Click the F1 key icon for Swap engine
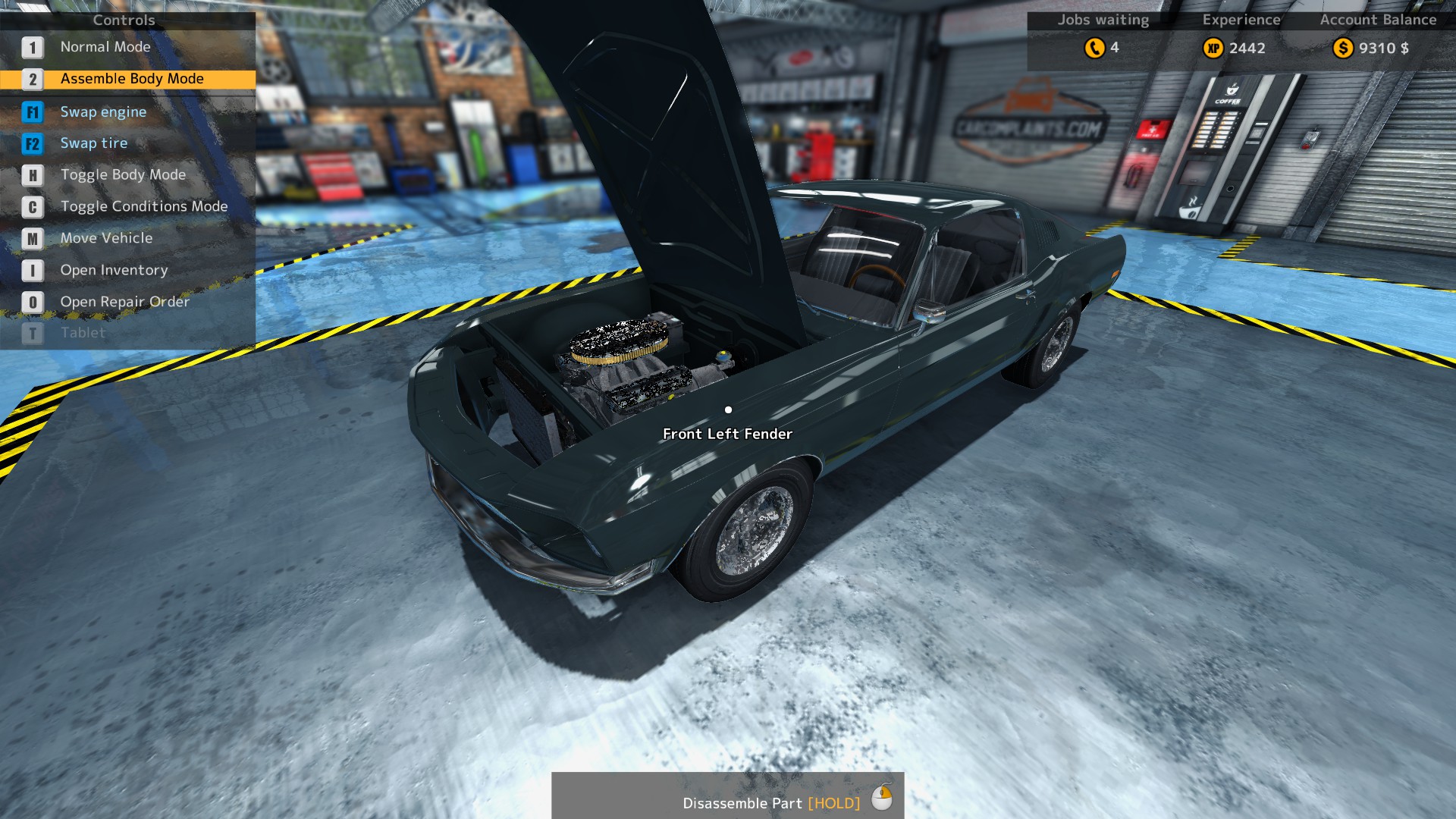 tap(32, 111)
